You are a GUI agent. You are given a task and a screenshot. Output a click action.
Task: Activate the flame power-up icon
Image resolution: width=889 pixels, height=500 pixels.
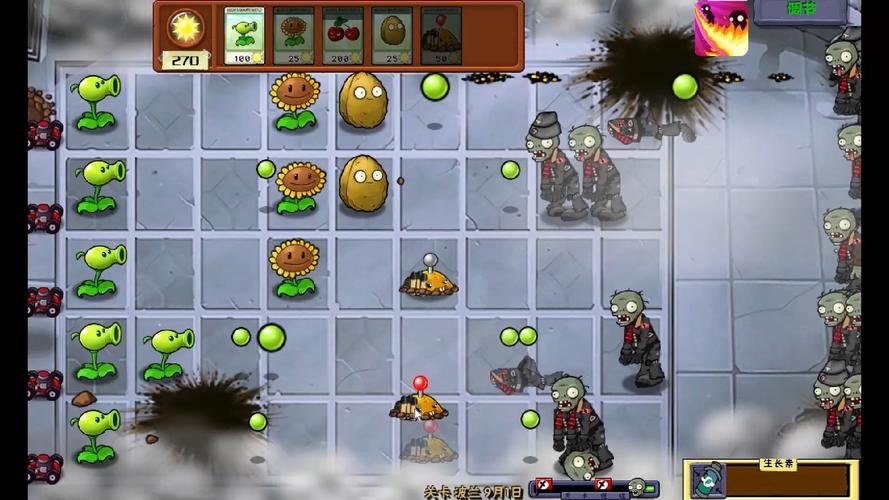pyautogui.click(x=720, y=30)
